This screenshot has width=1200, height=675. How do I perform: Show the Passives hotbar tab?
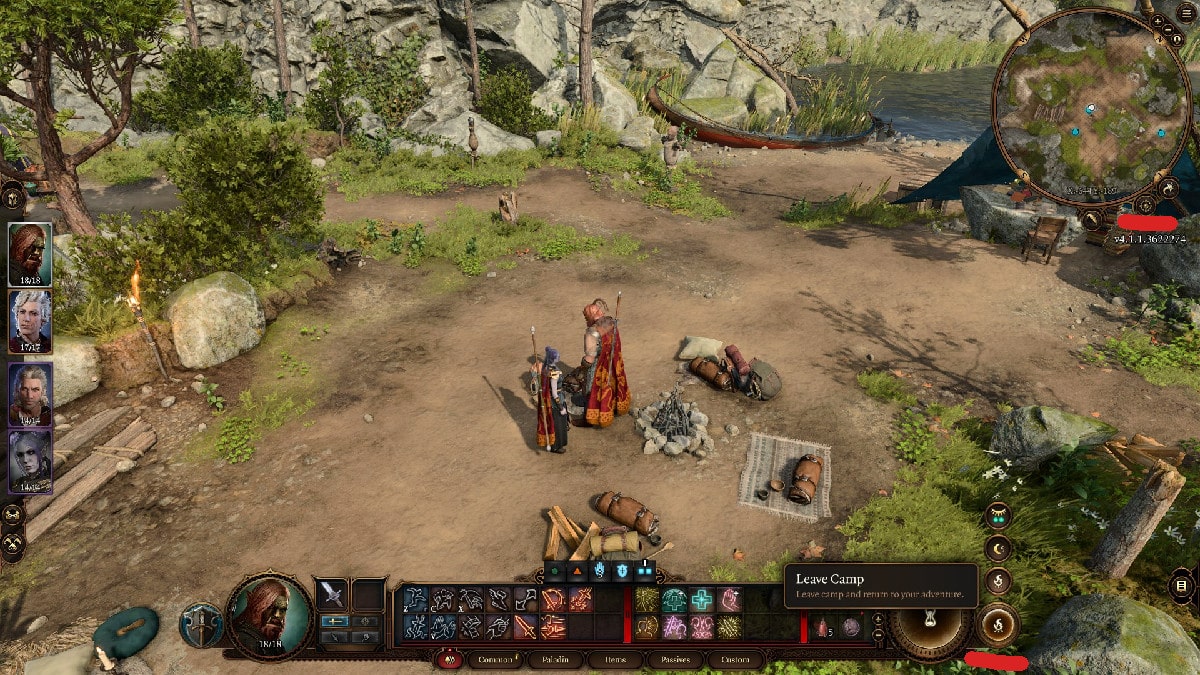pos(675,660)
